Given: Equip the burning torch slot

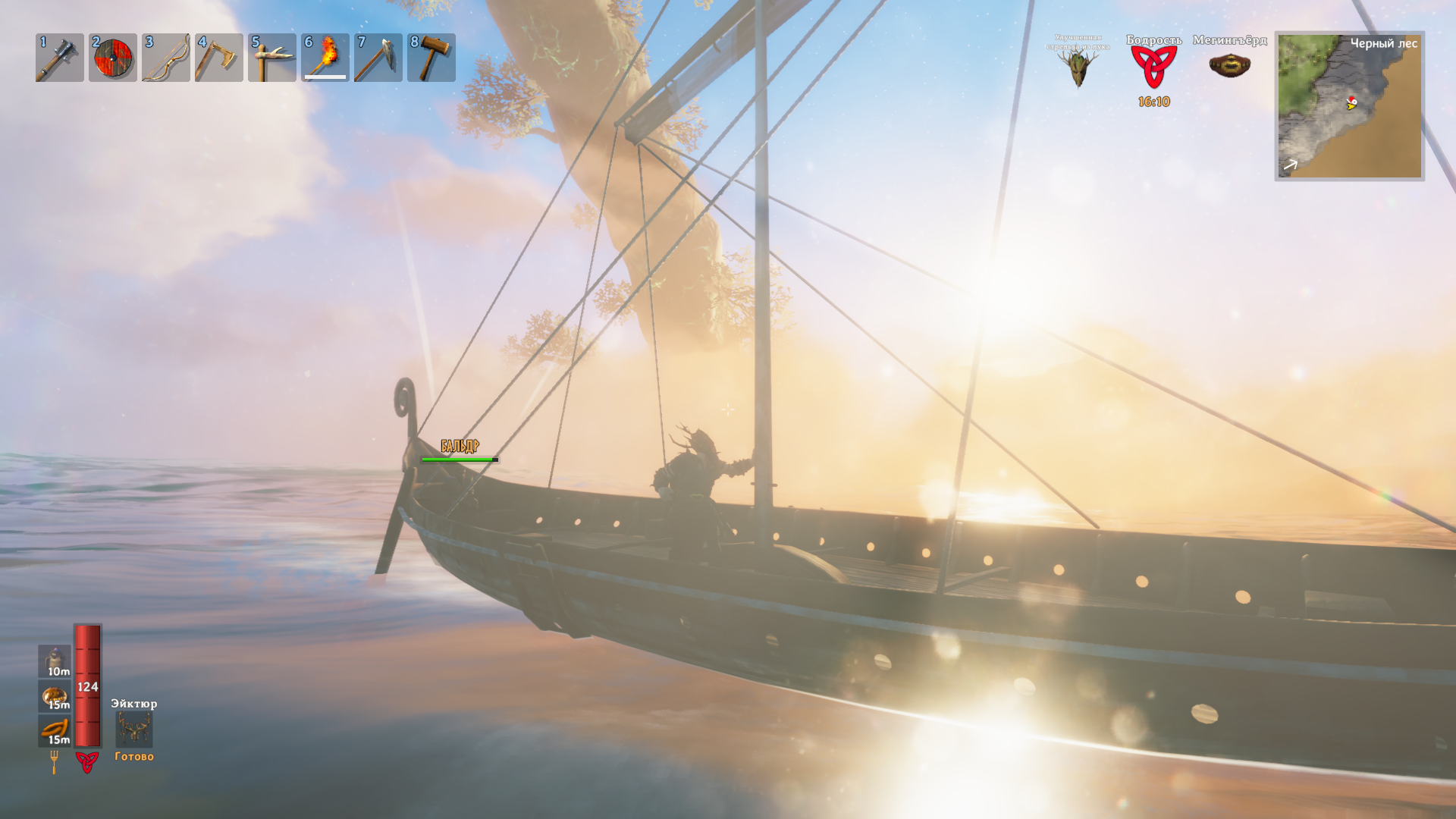Looking at the screenshot, I should point(325,58).
